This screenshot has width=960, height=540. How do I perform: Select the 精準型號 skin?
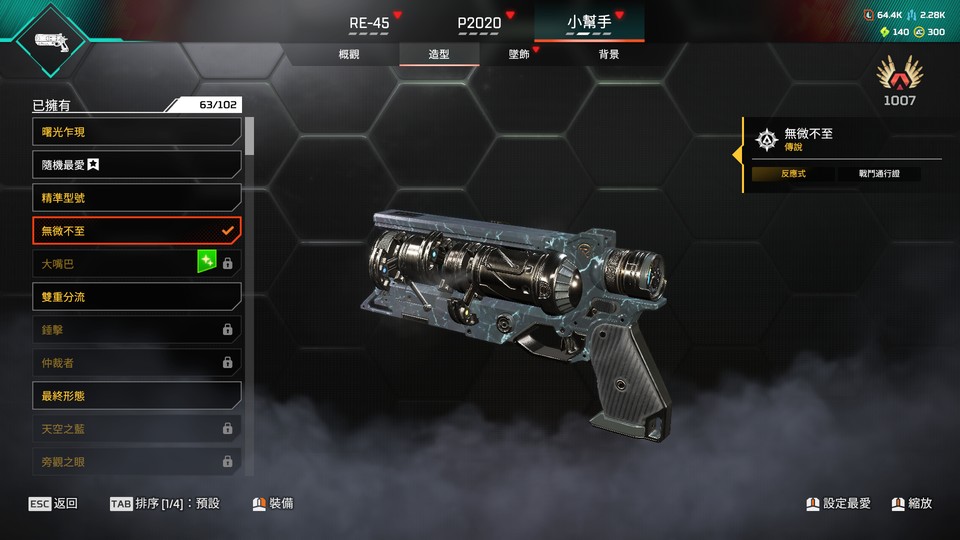coord(137,198)
